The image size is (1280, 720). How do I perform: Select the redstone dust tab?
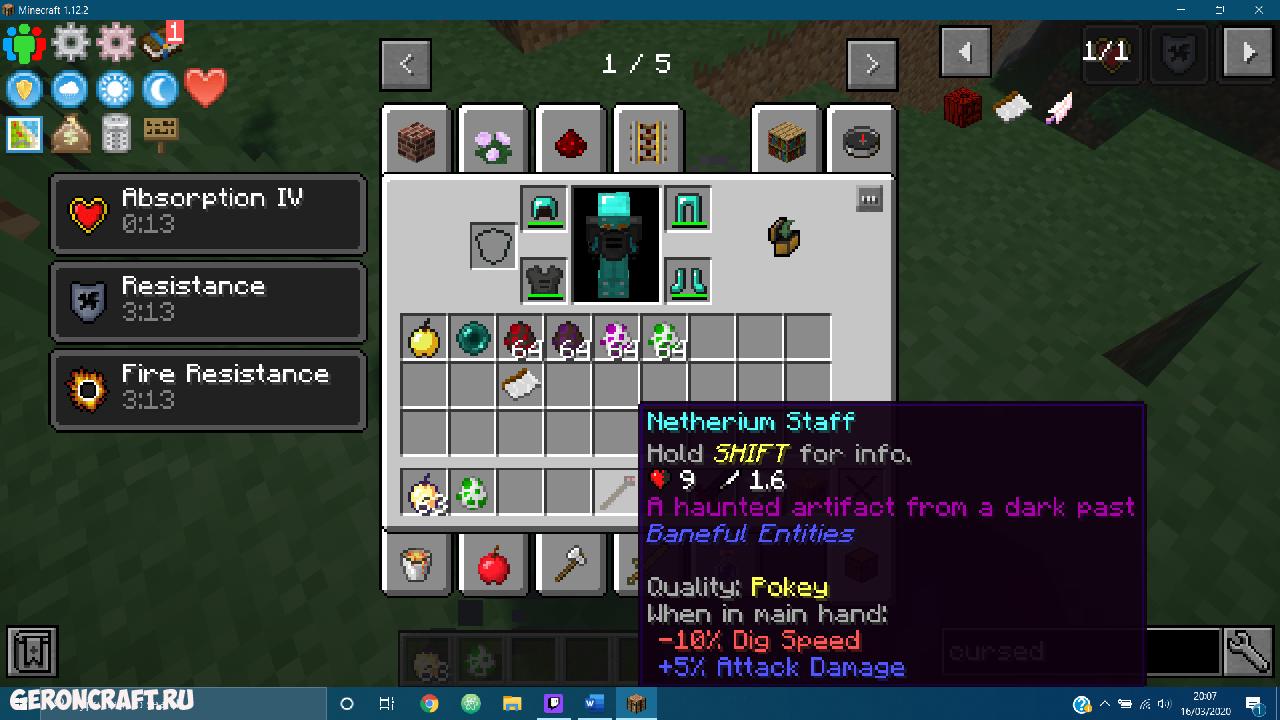(x=570, y=142)
